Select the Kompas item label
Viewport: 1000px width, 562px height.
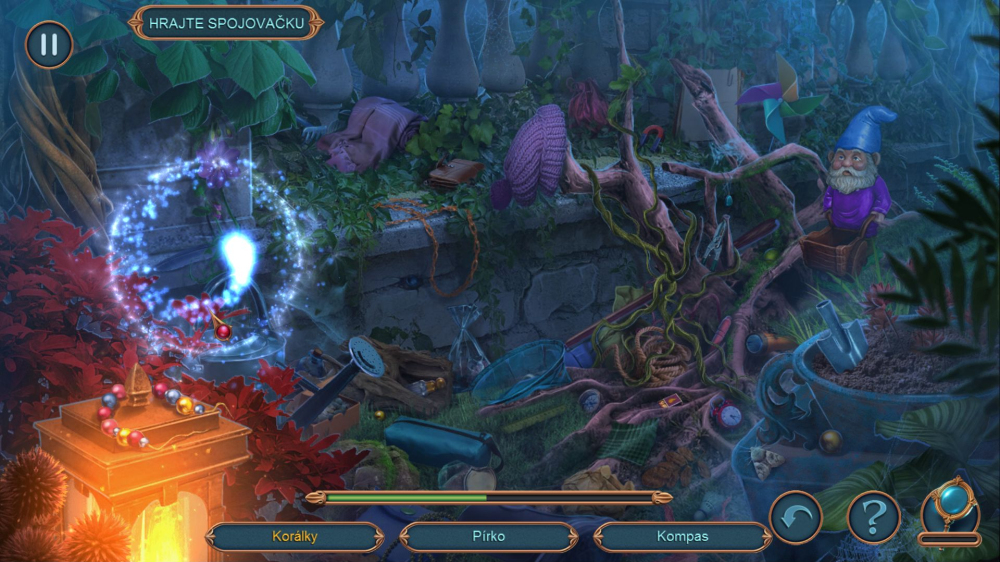point(682,537)
